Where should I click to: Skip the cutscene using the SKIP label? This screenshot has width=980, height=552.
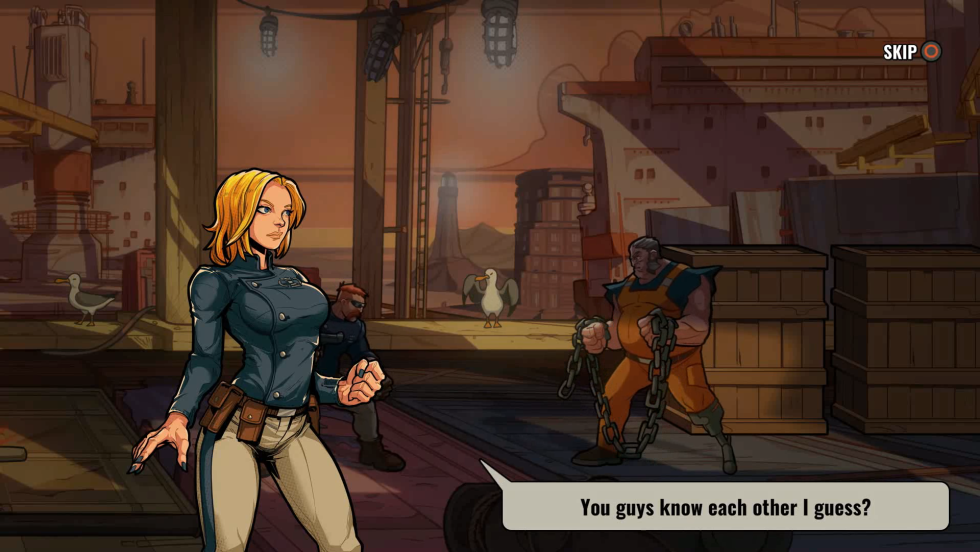(x=900, y=52)
